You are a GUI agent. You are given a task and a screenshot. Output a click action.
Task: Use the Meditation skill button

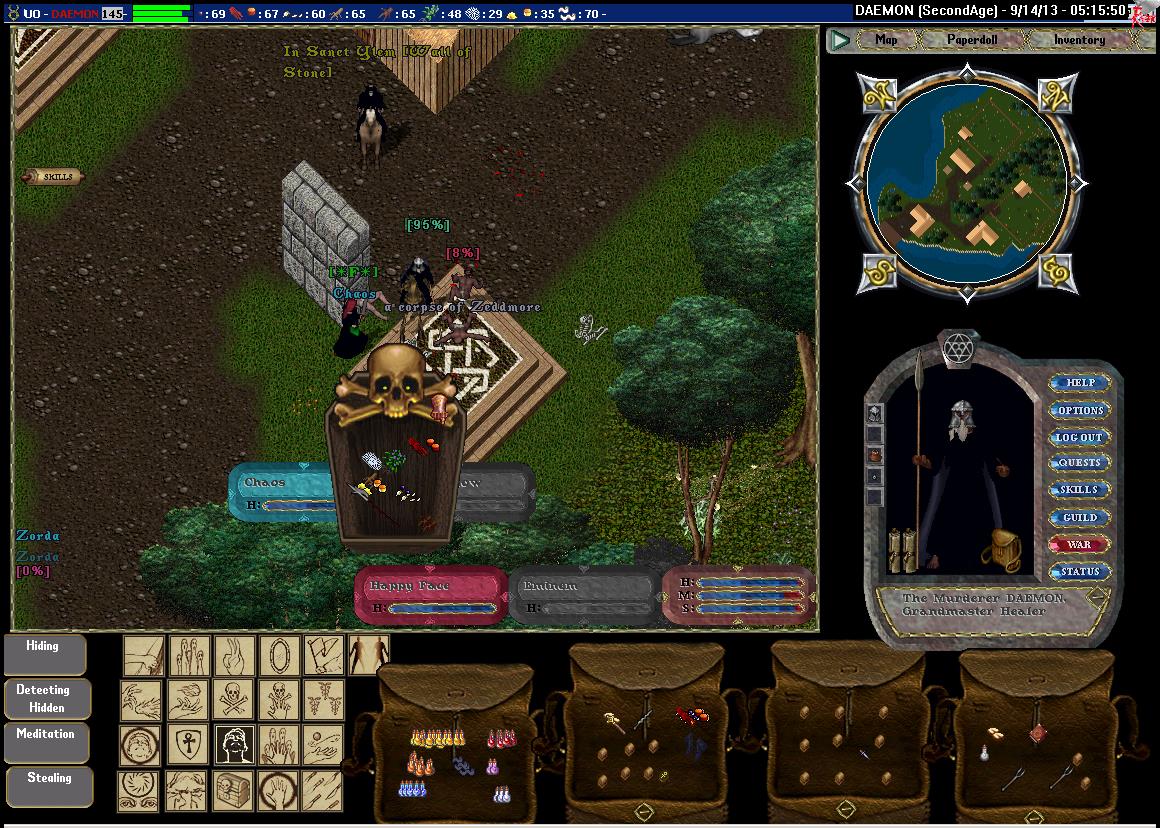(x=46, y=741)
